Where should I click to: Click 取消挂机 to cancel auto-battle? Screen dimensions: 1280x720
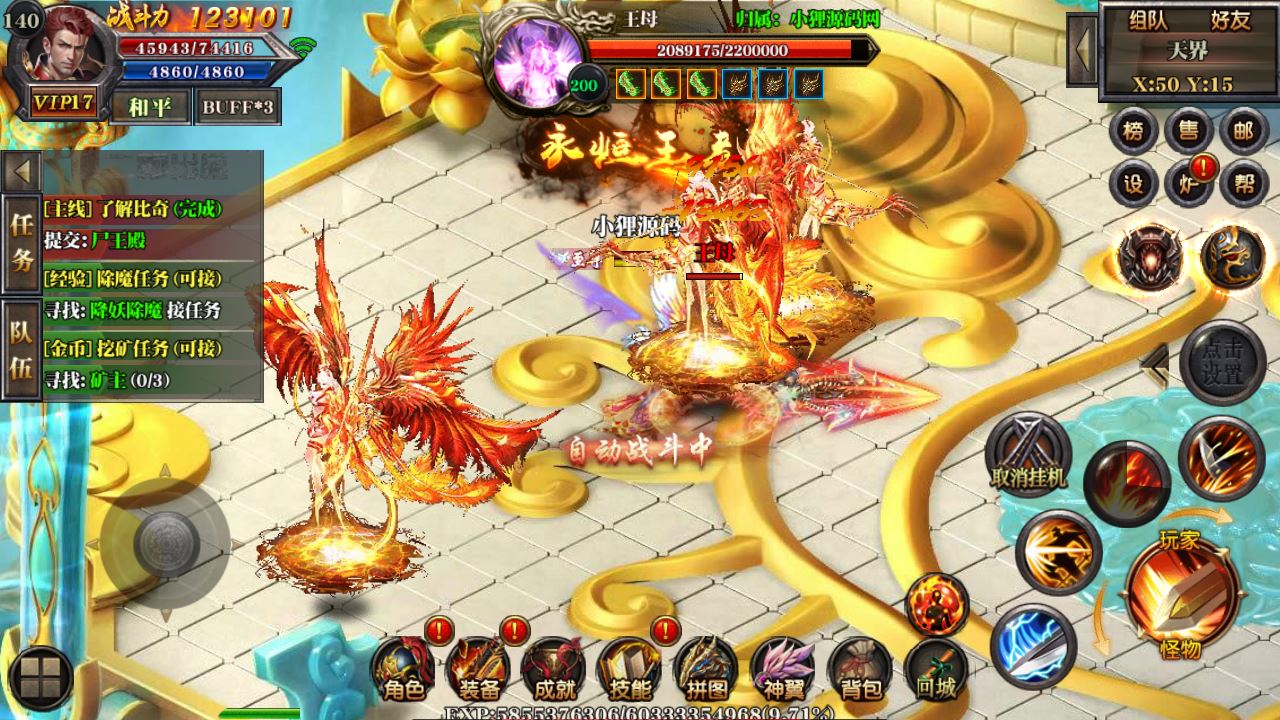[x=1027, y=455]
